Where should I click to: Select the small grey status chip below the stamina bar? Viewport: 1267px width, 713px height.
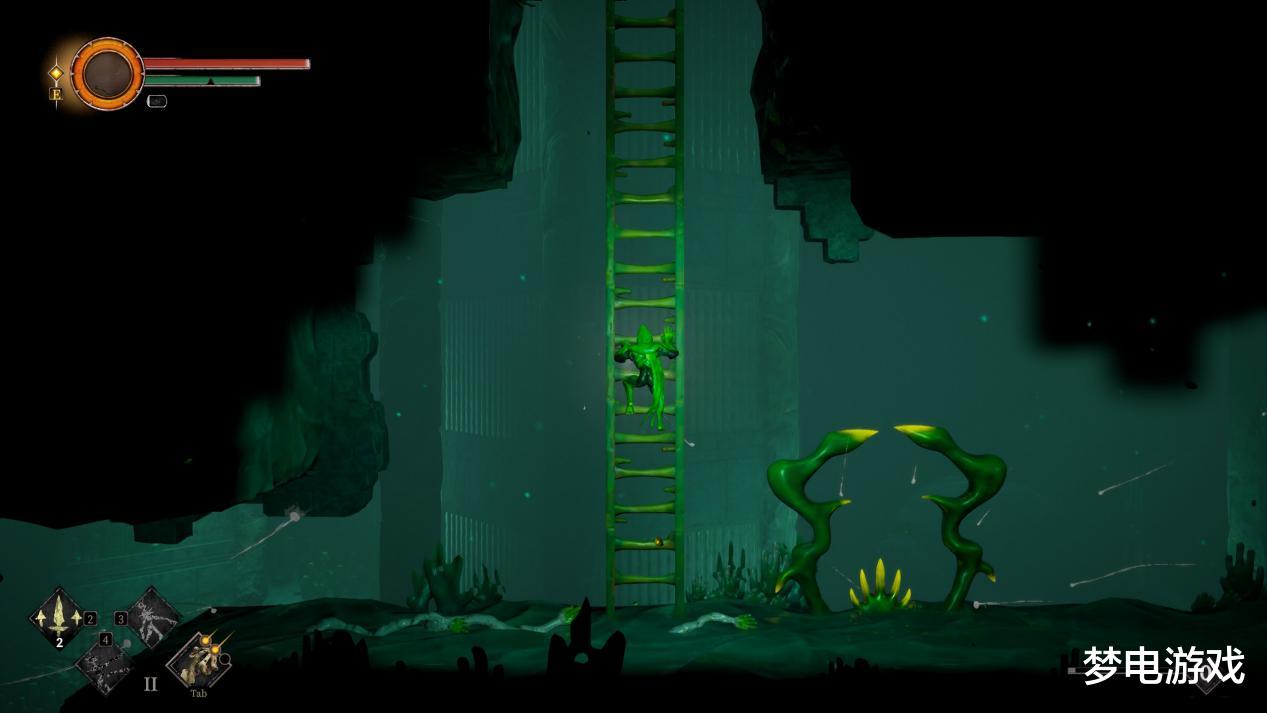click(157, 100)
